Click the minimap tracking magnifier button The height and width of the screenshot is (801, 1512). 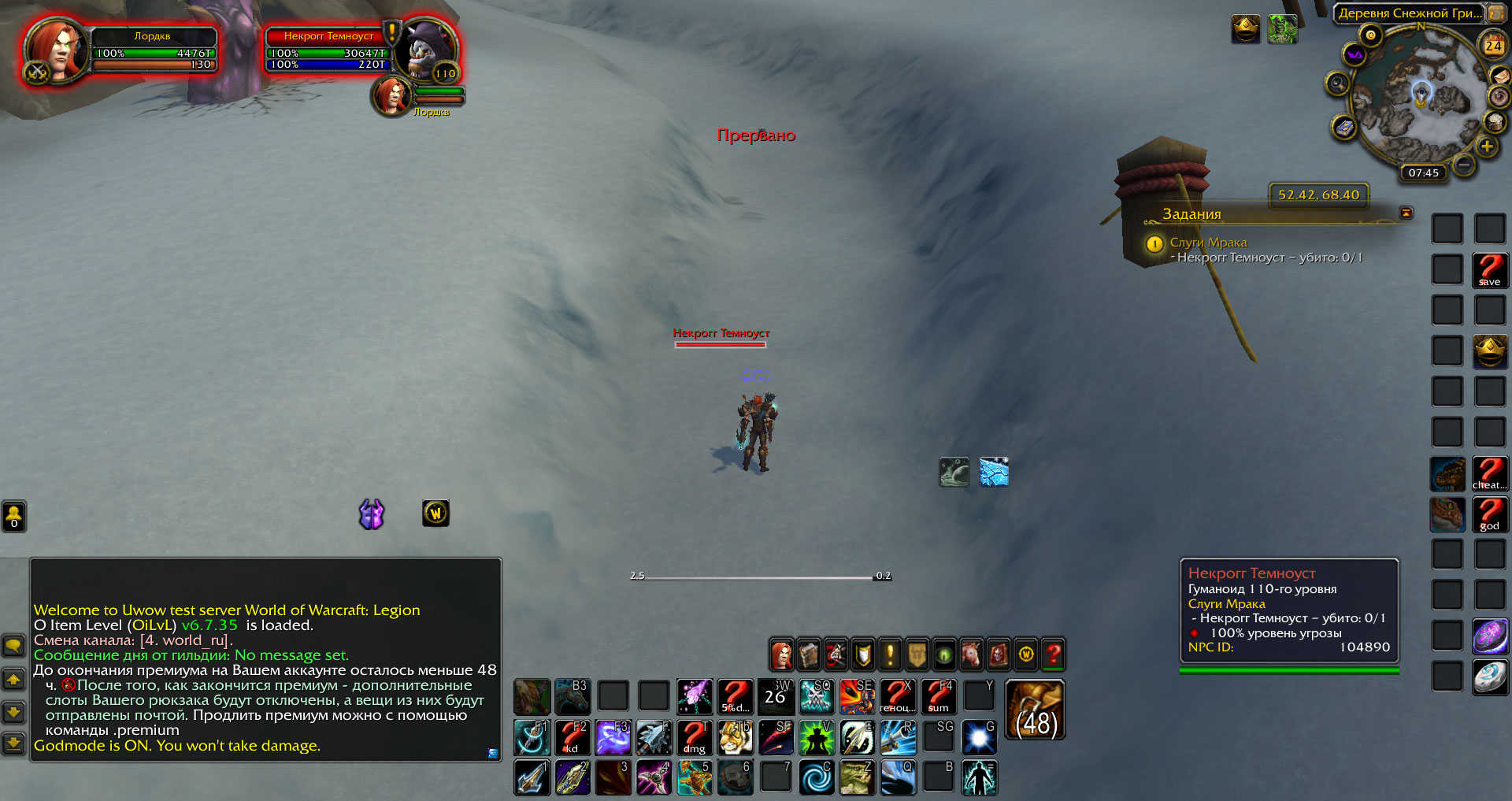pos(1336,83)
